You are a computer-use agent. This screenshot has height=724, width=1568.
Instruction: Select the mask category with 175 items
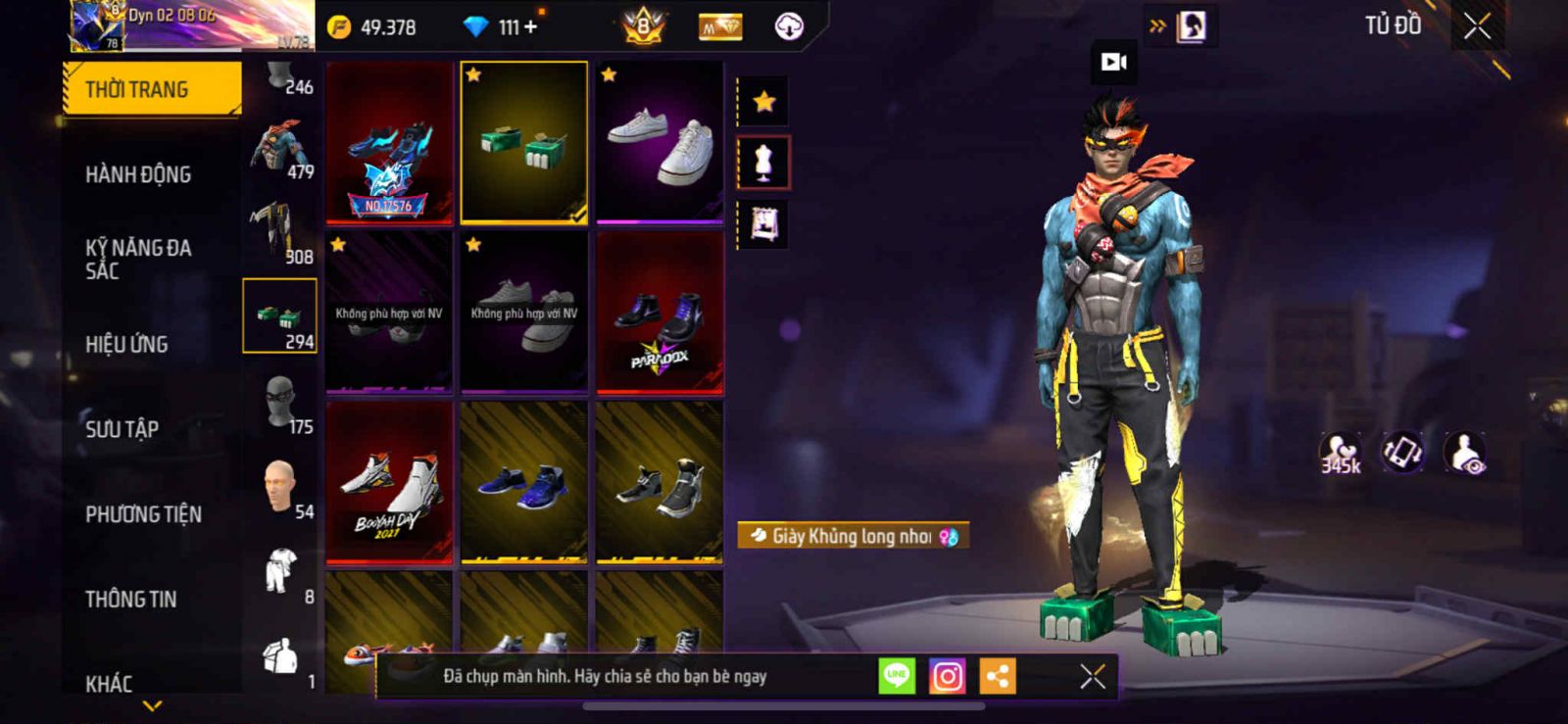click(280, 402)
